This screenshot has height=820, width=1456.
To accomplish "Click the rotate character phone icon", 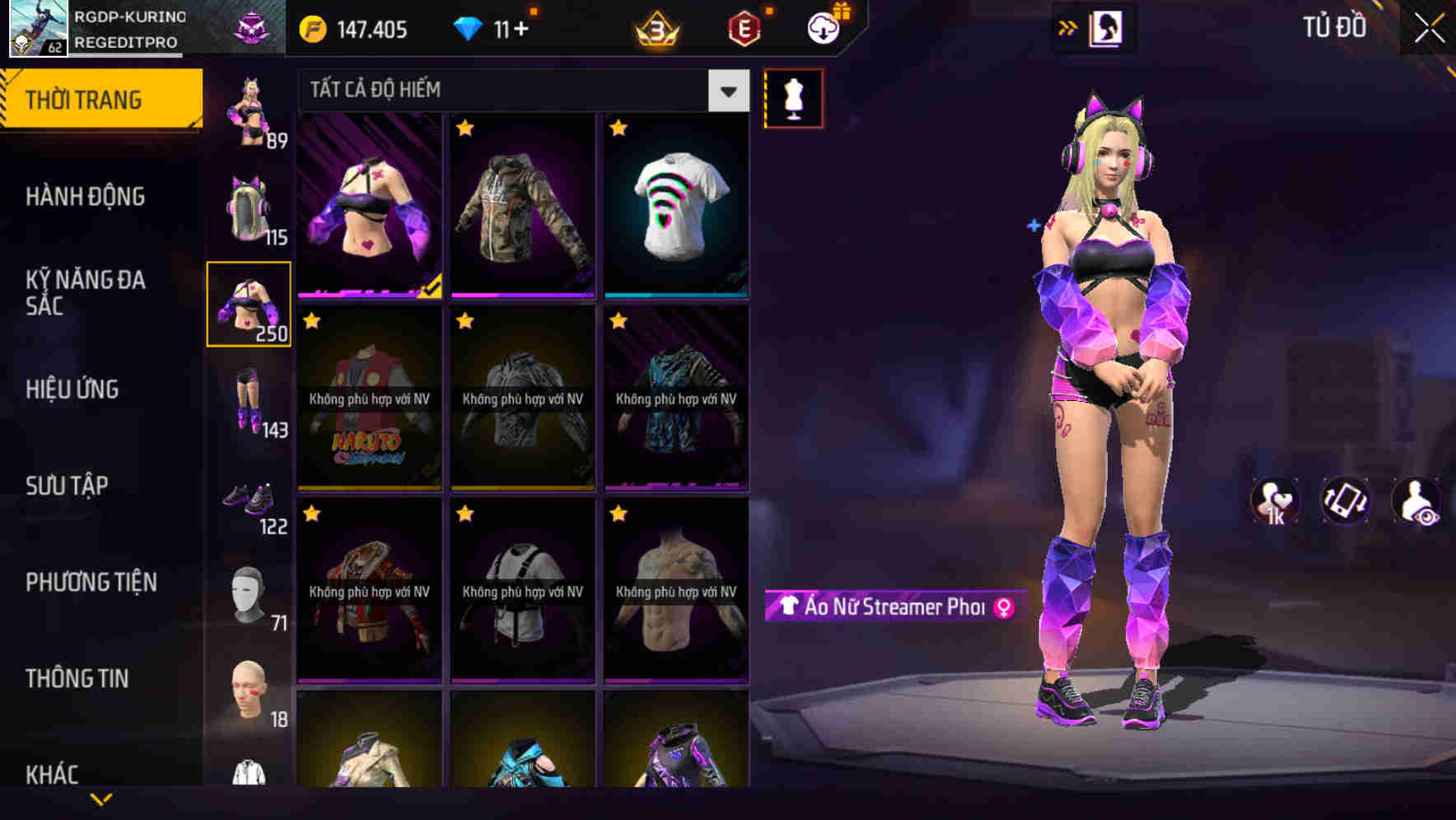I will (x=1346, y=501).
